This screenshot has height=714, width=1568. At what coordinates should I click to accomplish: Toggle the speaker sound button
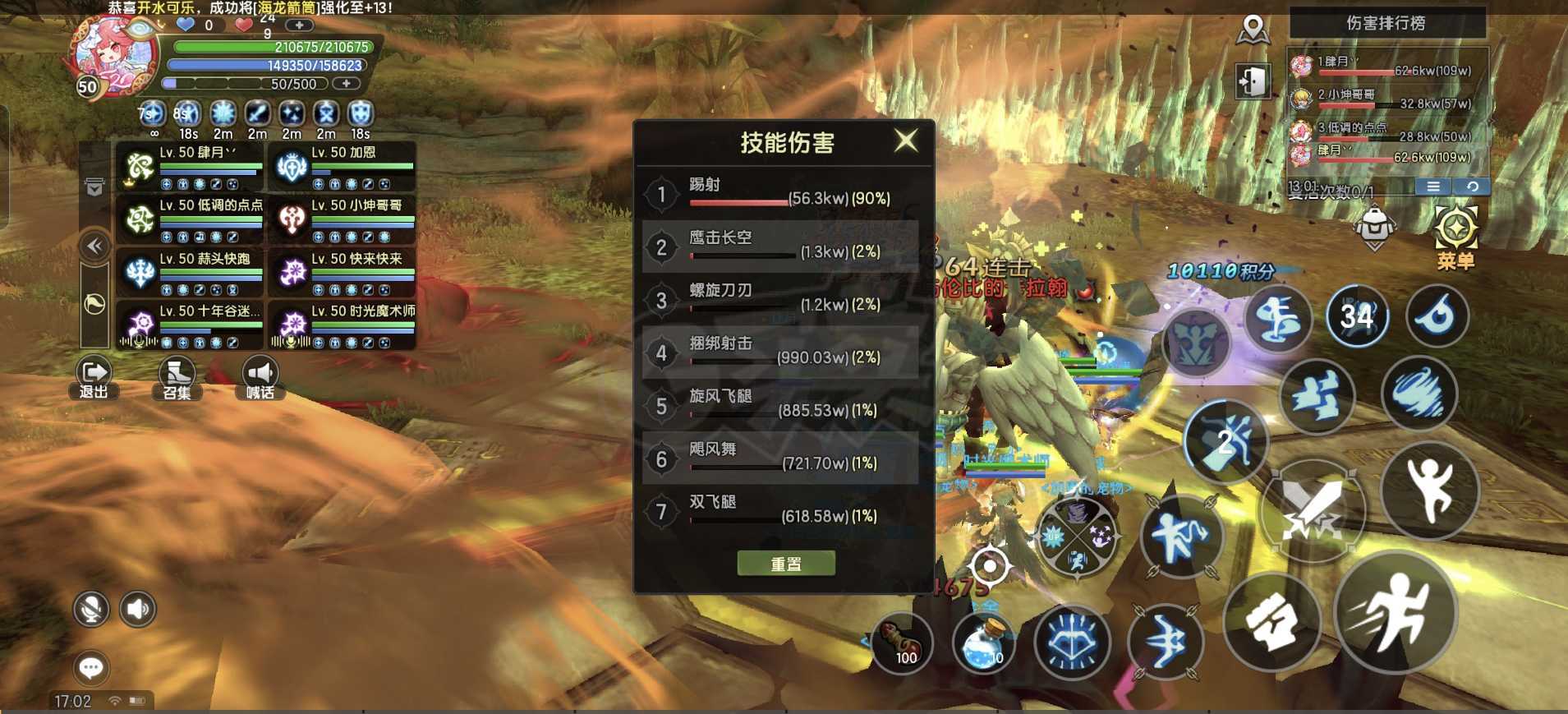pyautogui.click(x=138, y=610)
